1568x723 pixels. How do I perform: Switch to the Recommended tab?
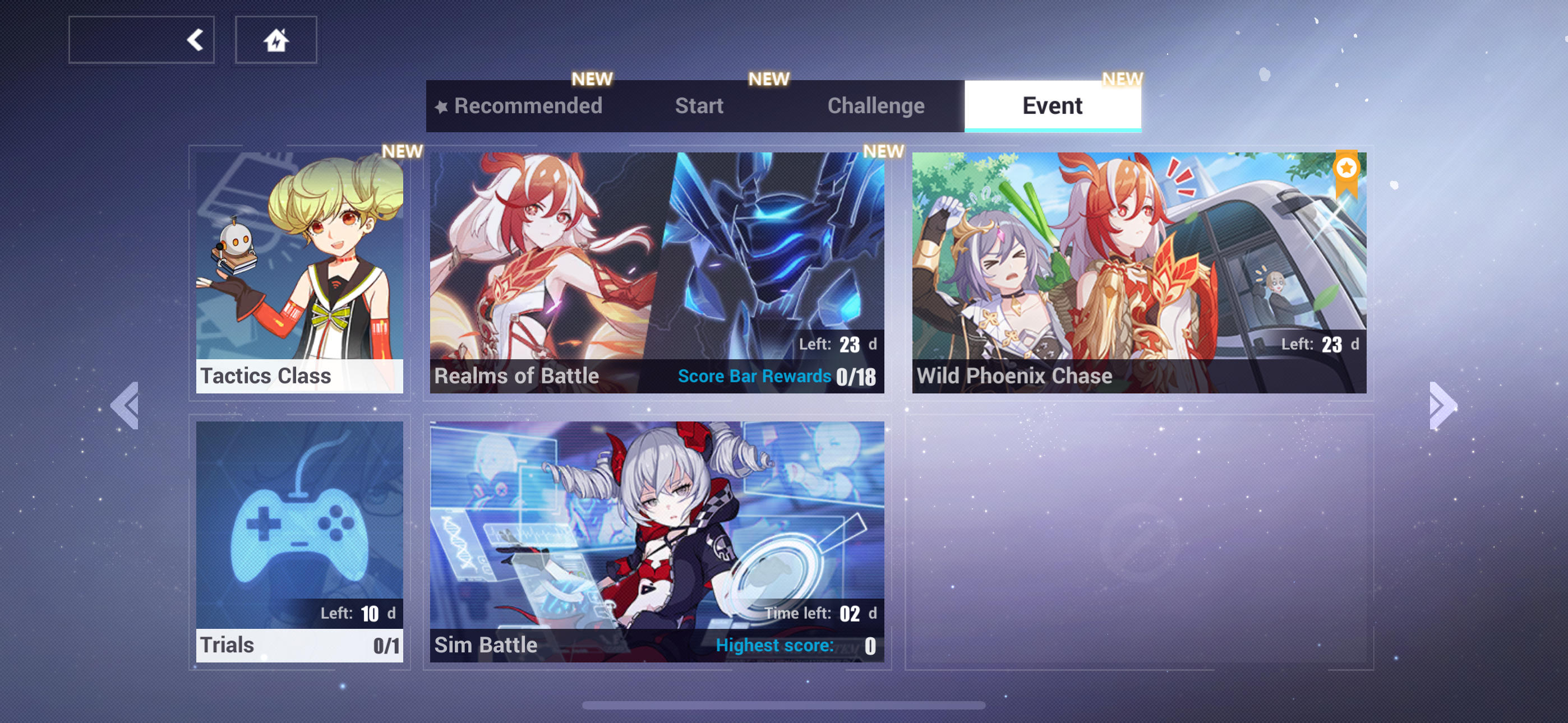528,105
